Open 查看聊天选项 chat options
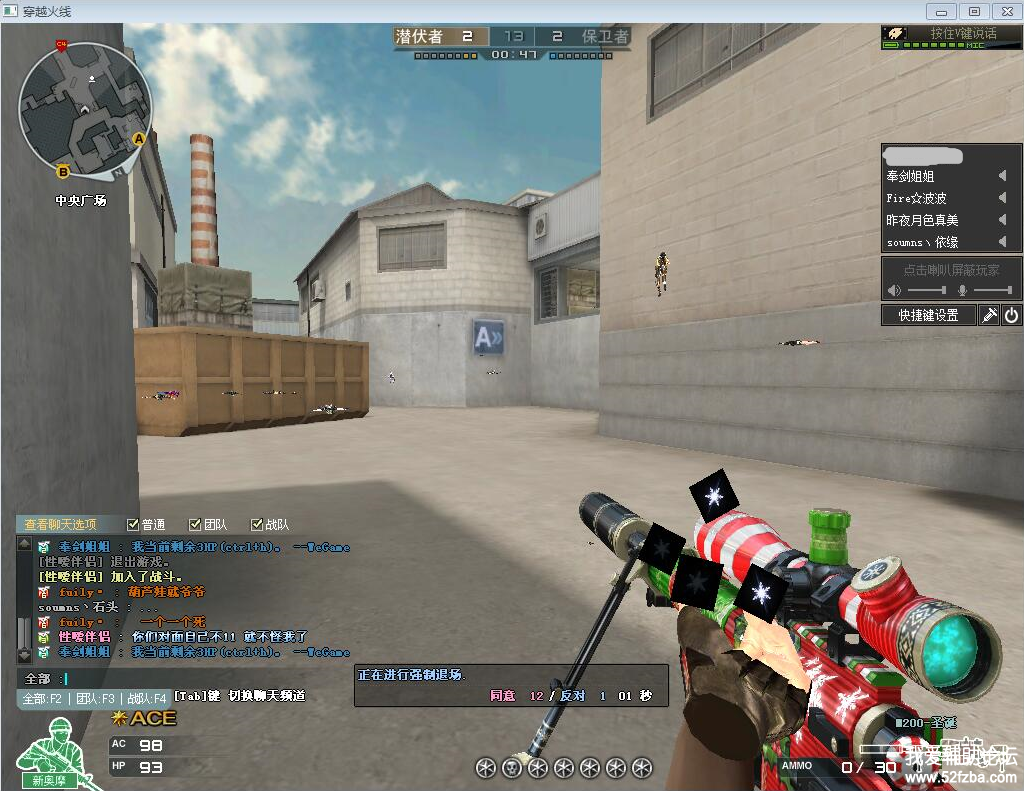This screenshot has height=791, width=1024. pyautogui.click(x=61, y=524)
